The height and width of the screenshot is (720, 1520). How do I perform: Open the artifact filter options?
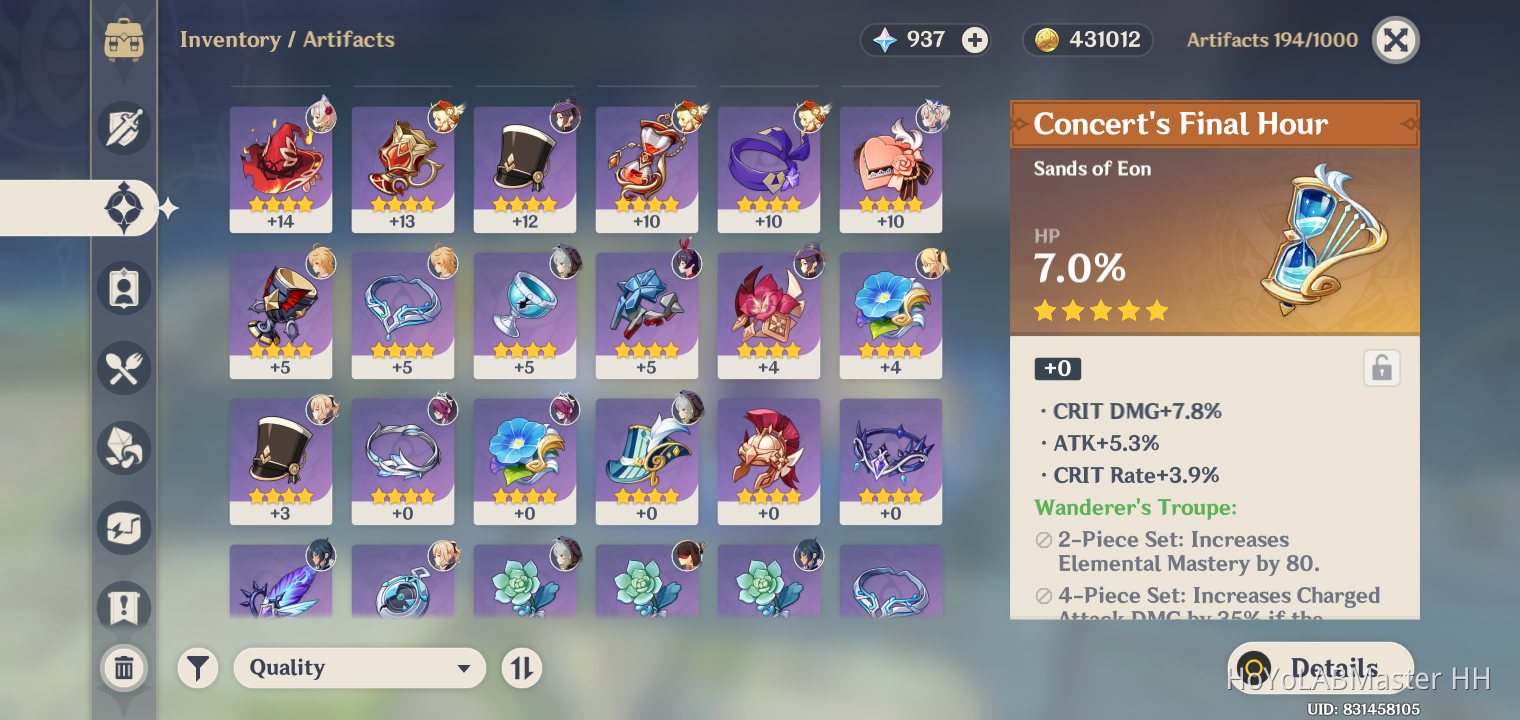(197, 667)
